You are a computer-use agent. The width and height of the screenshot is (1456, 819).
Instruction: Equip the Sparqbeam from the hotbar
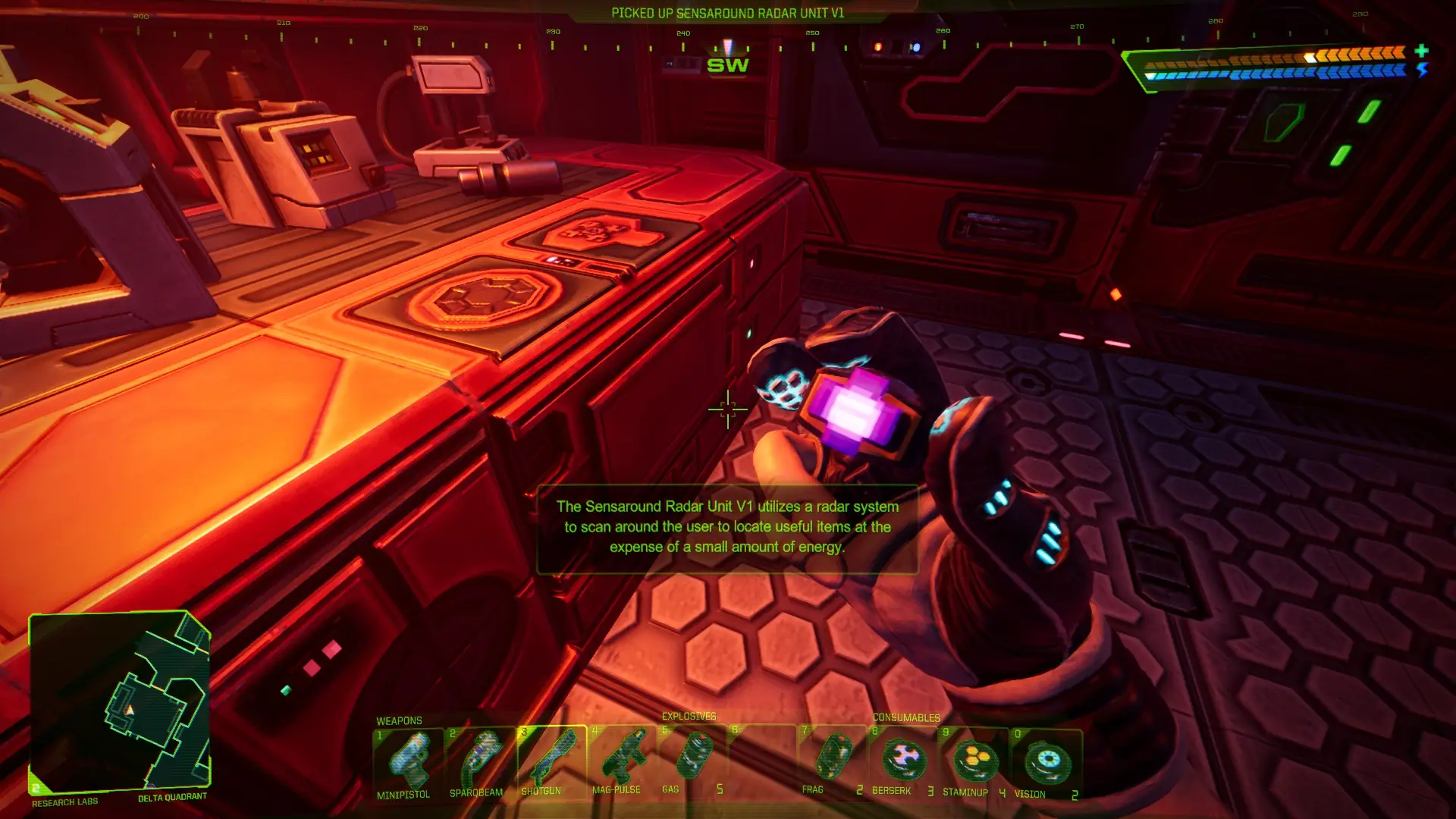click(479, 761)
